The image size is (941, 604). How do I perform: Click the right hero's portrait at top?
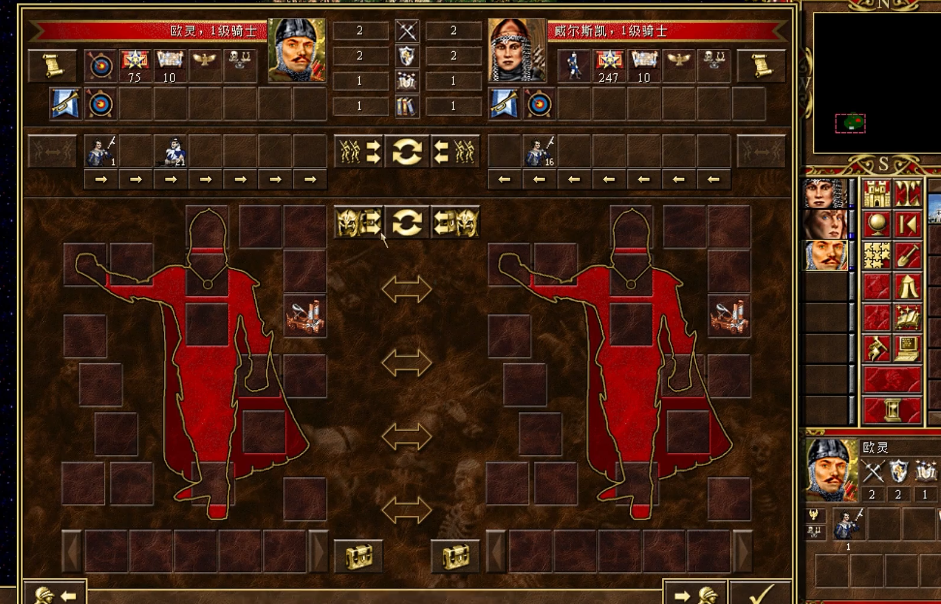(517, 50)
